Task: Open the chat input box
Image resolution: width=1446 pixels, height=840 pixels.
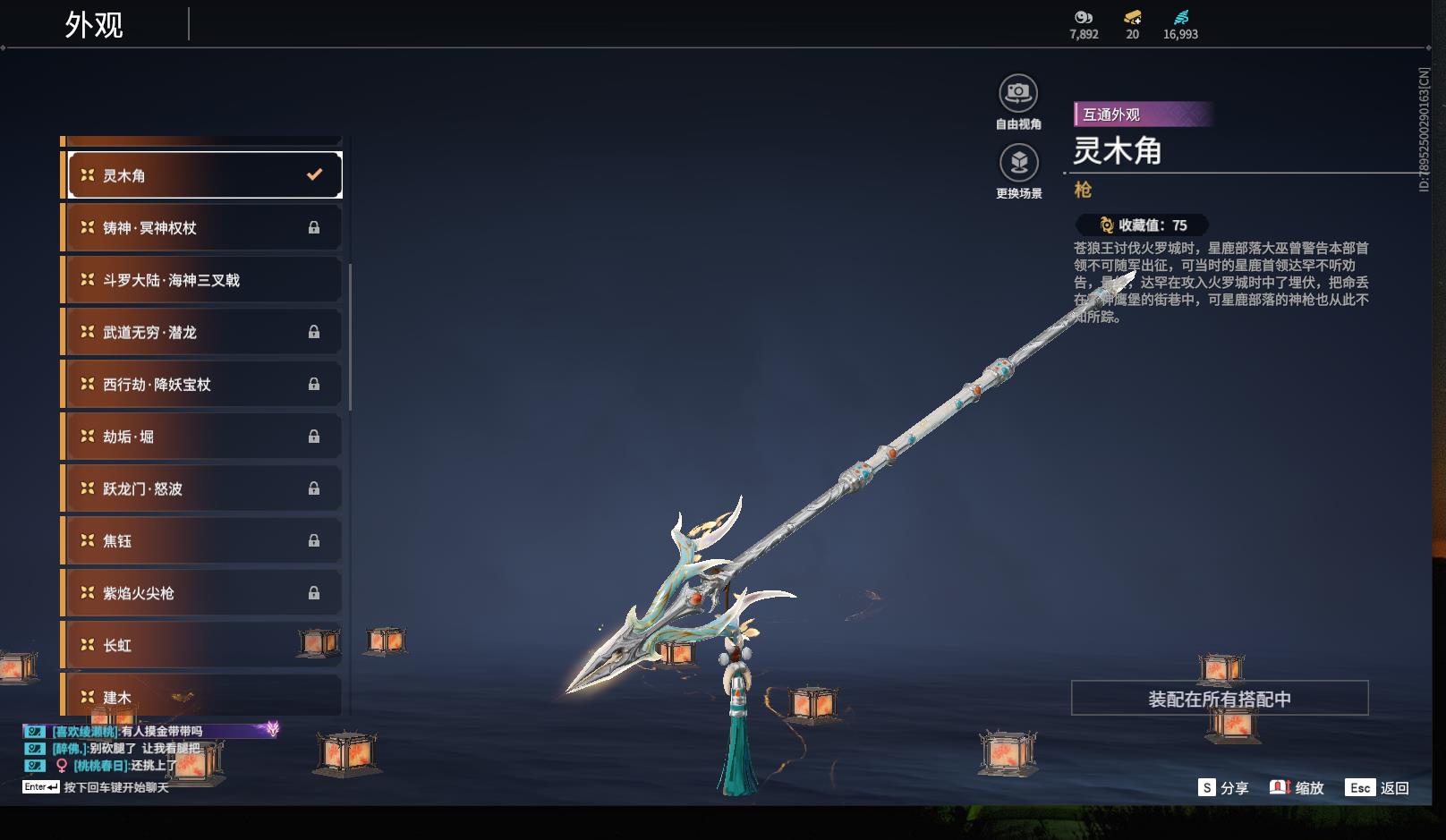Action: tap(115, 787)
